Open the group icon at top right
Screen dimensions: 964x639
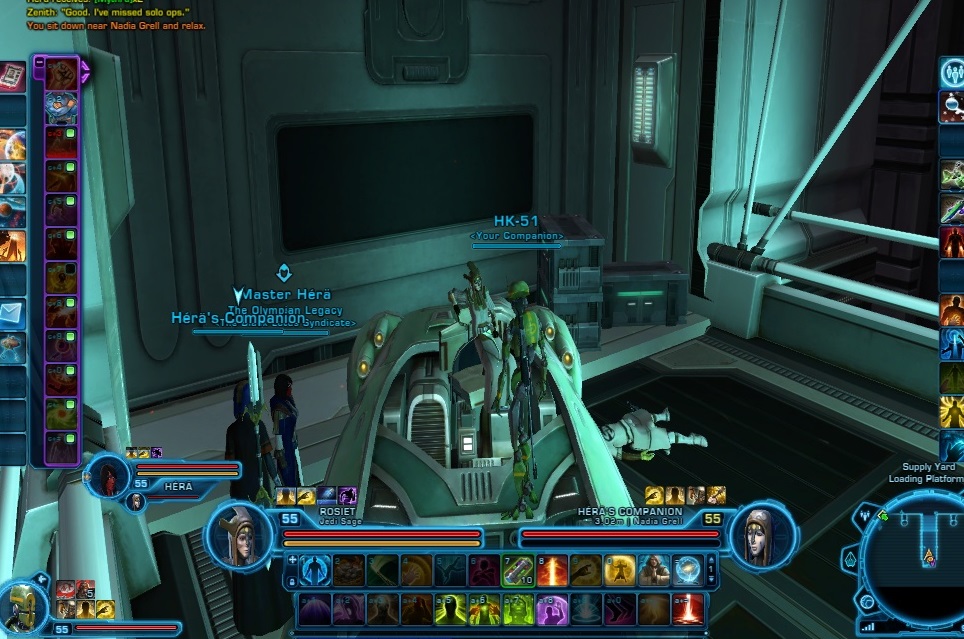click(x=951, y=73)
